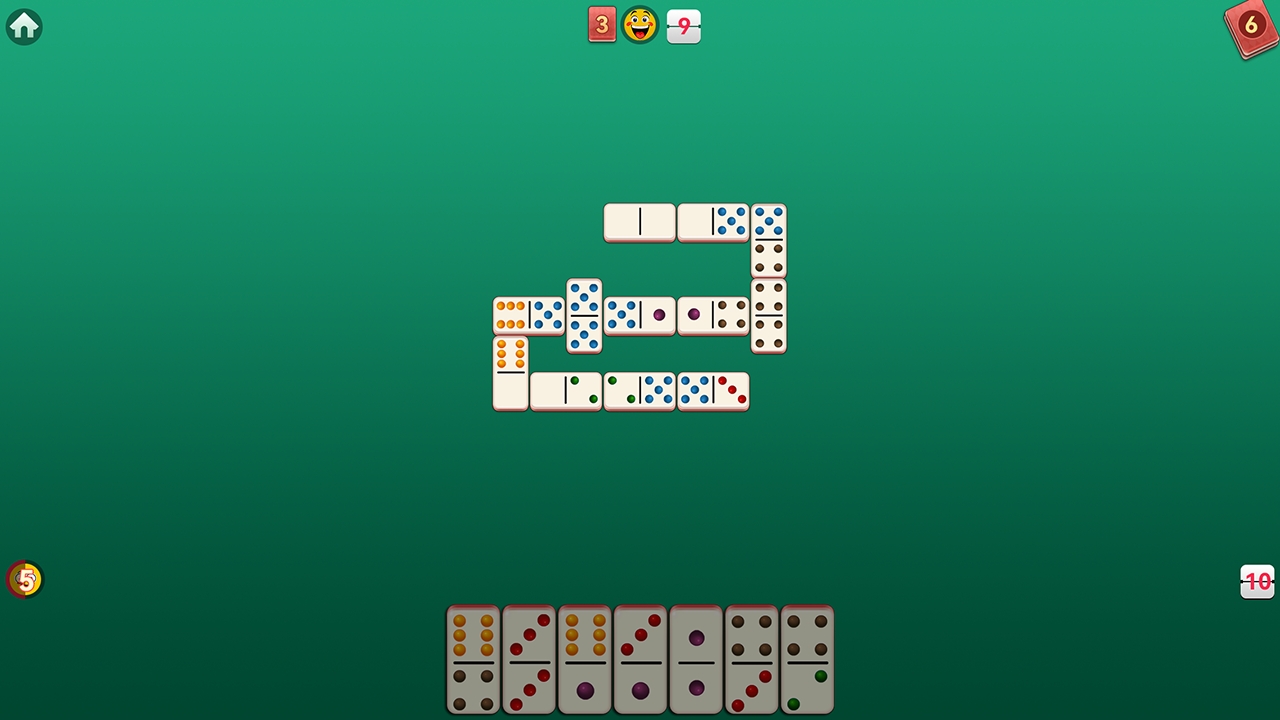Open your player avatar with the 5 badge
1280x720 pixels.
[x=24, y=580]
